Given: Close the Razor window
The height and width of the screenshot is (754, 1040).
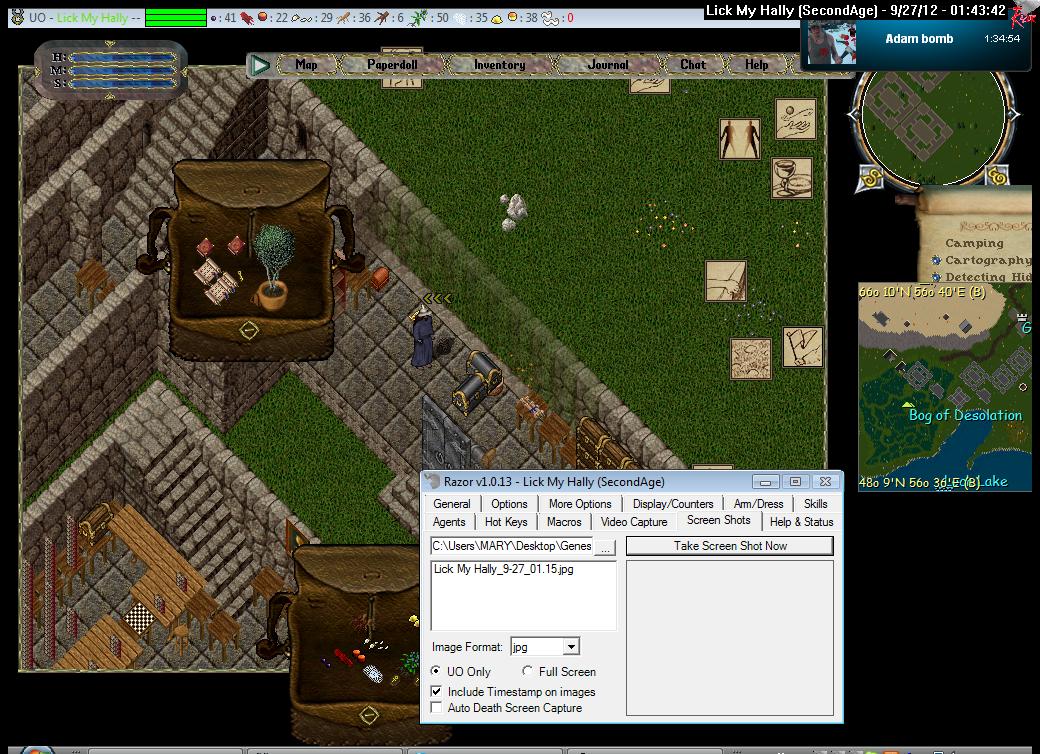Looking at the screenshot, I should tap(825, 482).
